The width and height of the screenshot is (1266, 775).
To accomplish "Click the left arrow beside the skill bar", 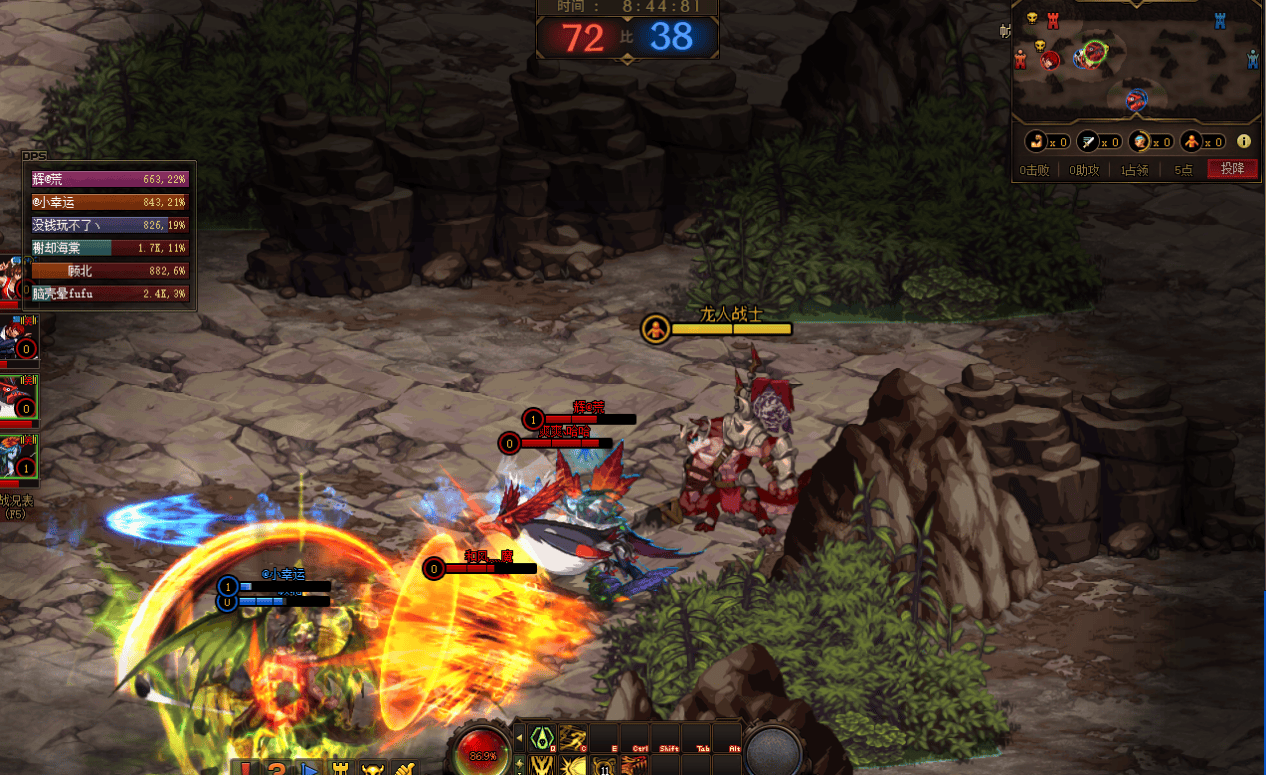I will [x=518, y=738].
